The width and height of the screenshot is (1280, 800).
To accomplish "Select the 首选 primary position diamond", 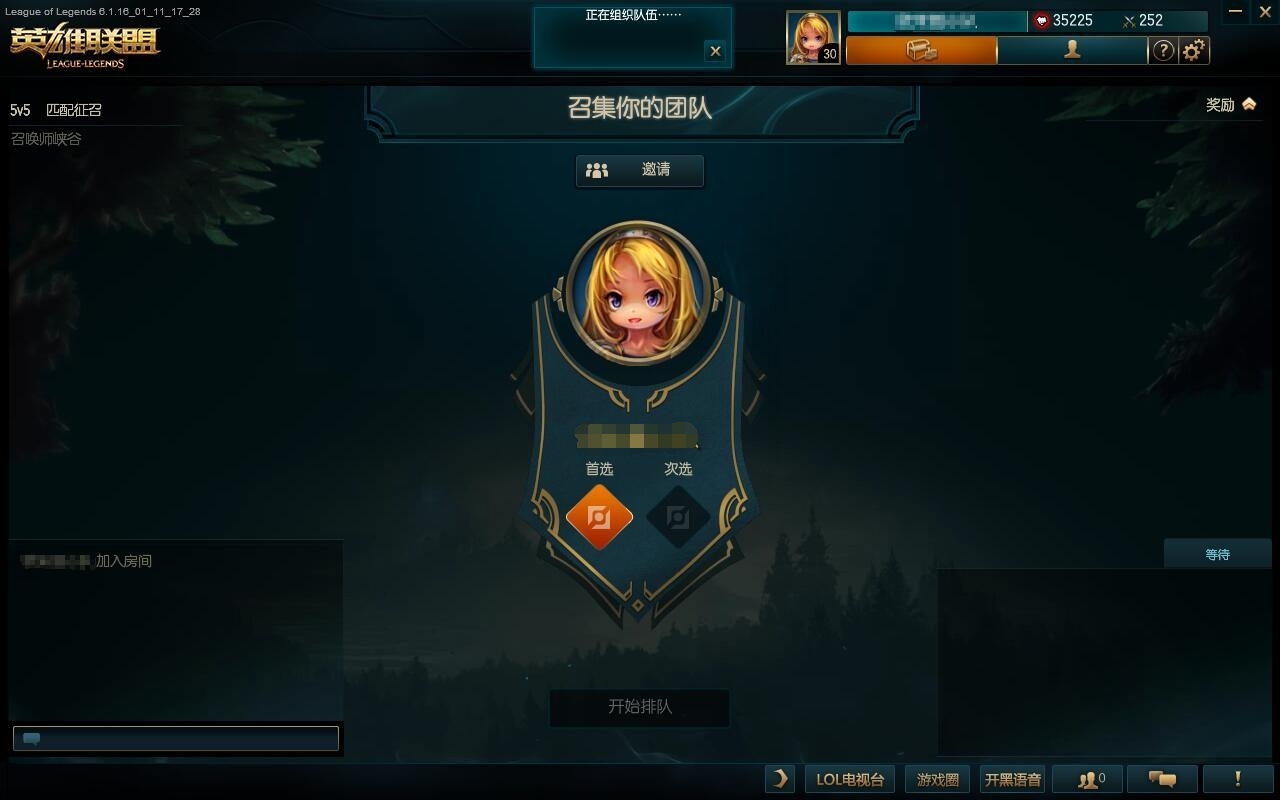I will click(599, 517).
